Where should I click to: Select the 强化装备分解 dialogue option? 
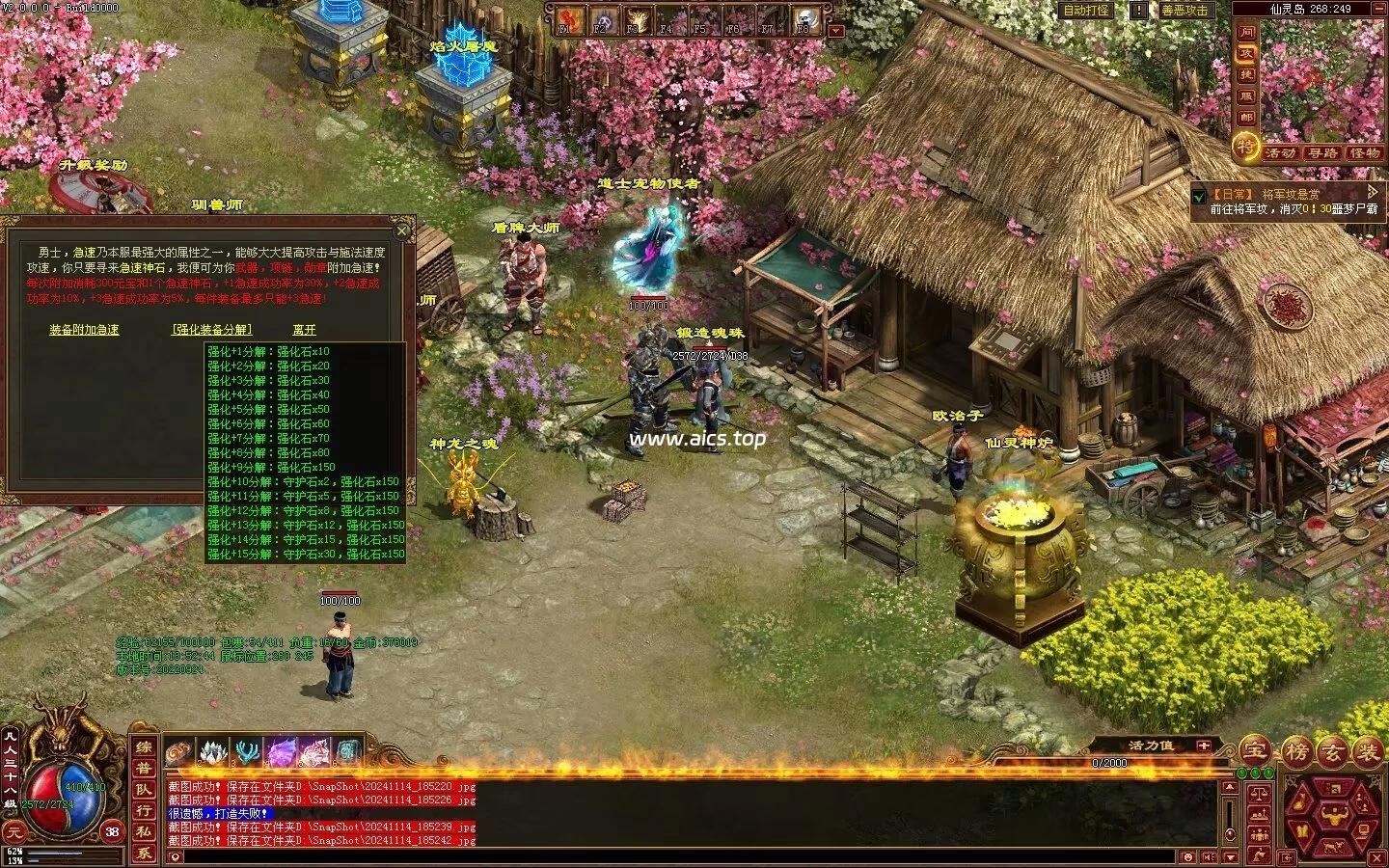pyautogui.click(x=212, y=330)
